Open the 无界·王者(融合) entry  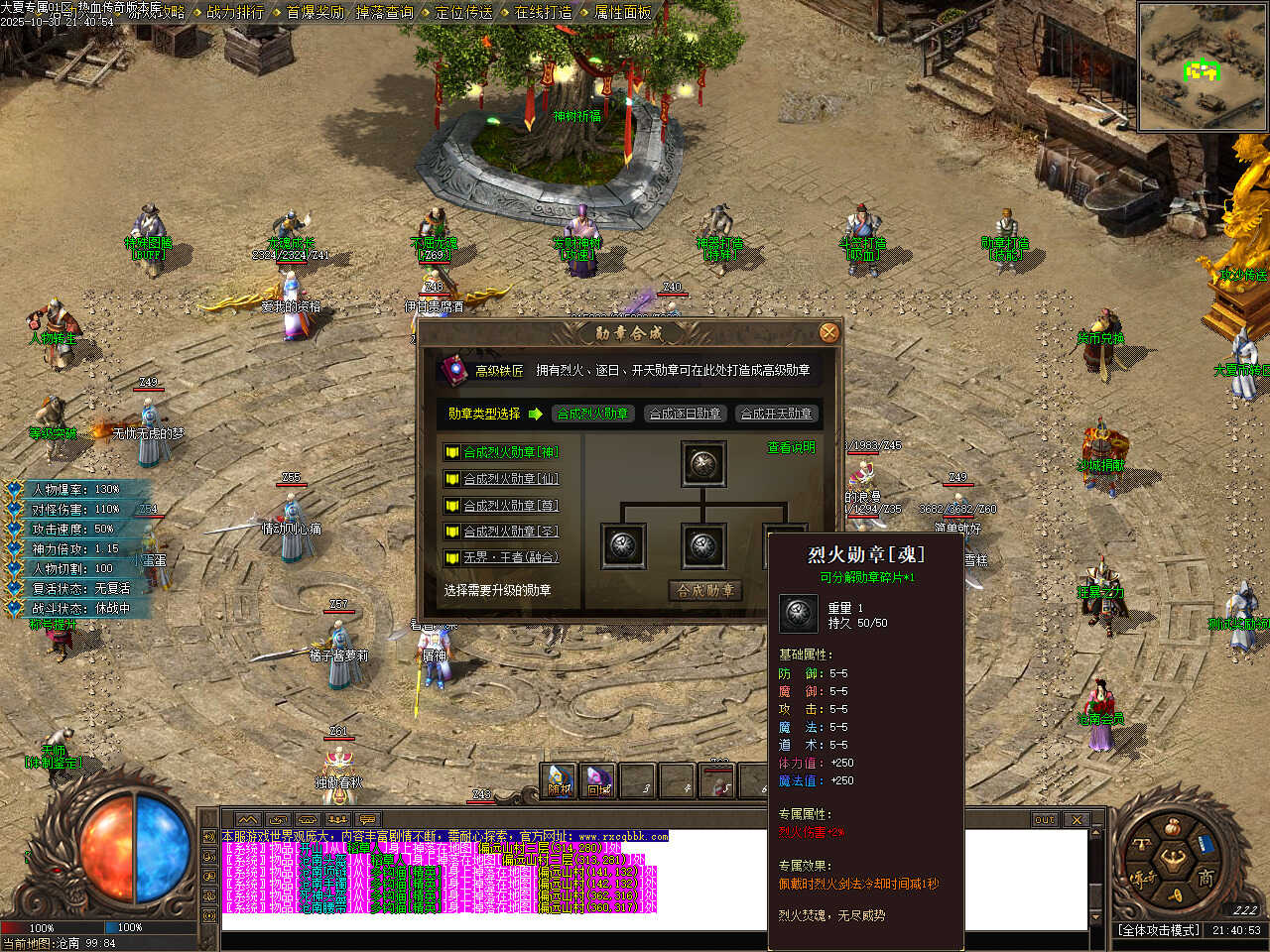510,557
